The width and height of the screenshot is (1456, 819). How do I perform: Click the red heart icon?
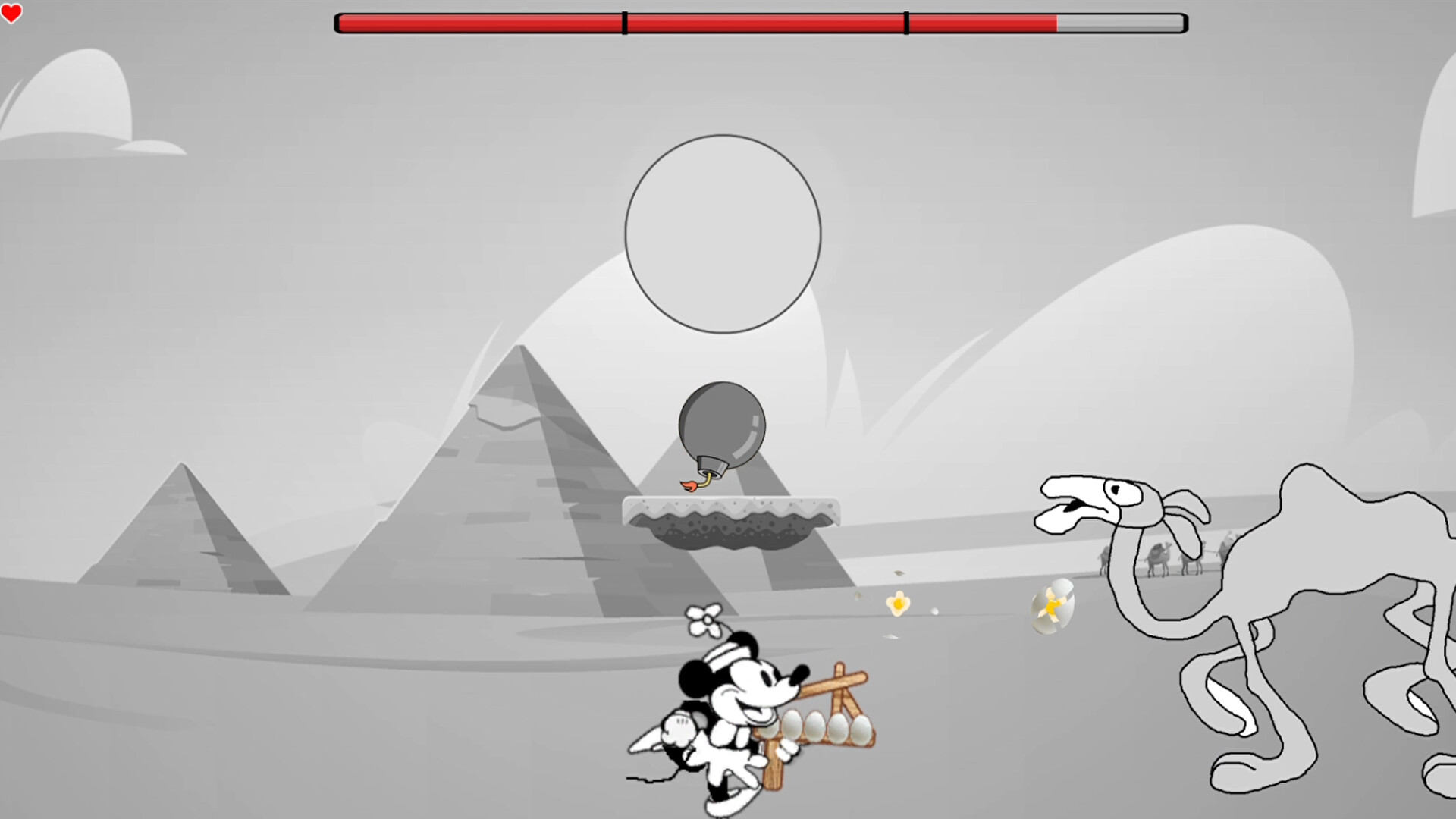pyautogui.click(x=13, y=14)
